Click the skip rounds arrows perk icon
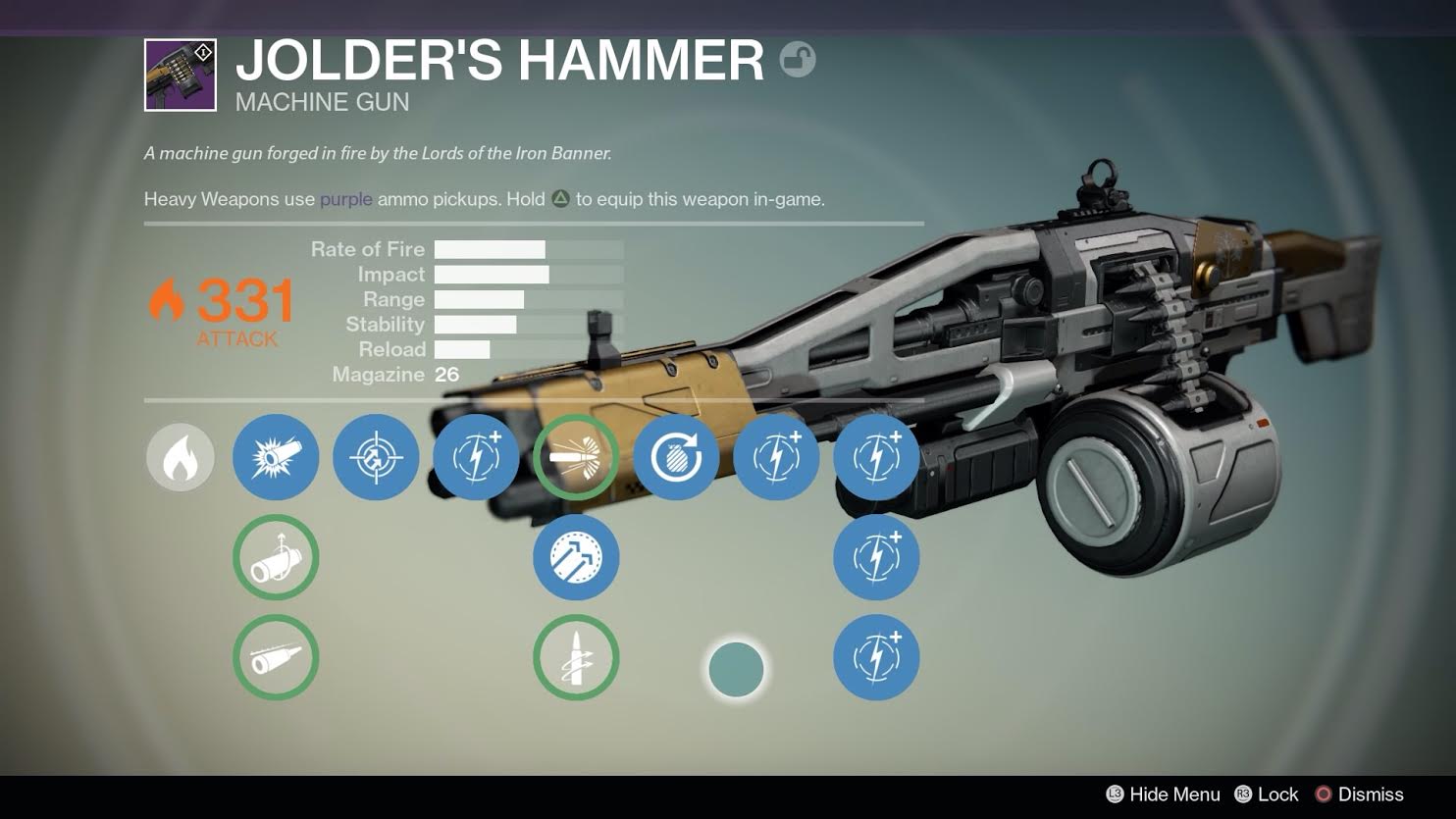Image resolution: width=1456 pixels, height=819 pixels. pyautogui.click(x=576, y=557)
